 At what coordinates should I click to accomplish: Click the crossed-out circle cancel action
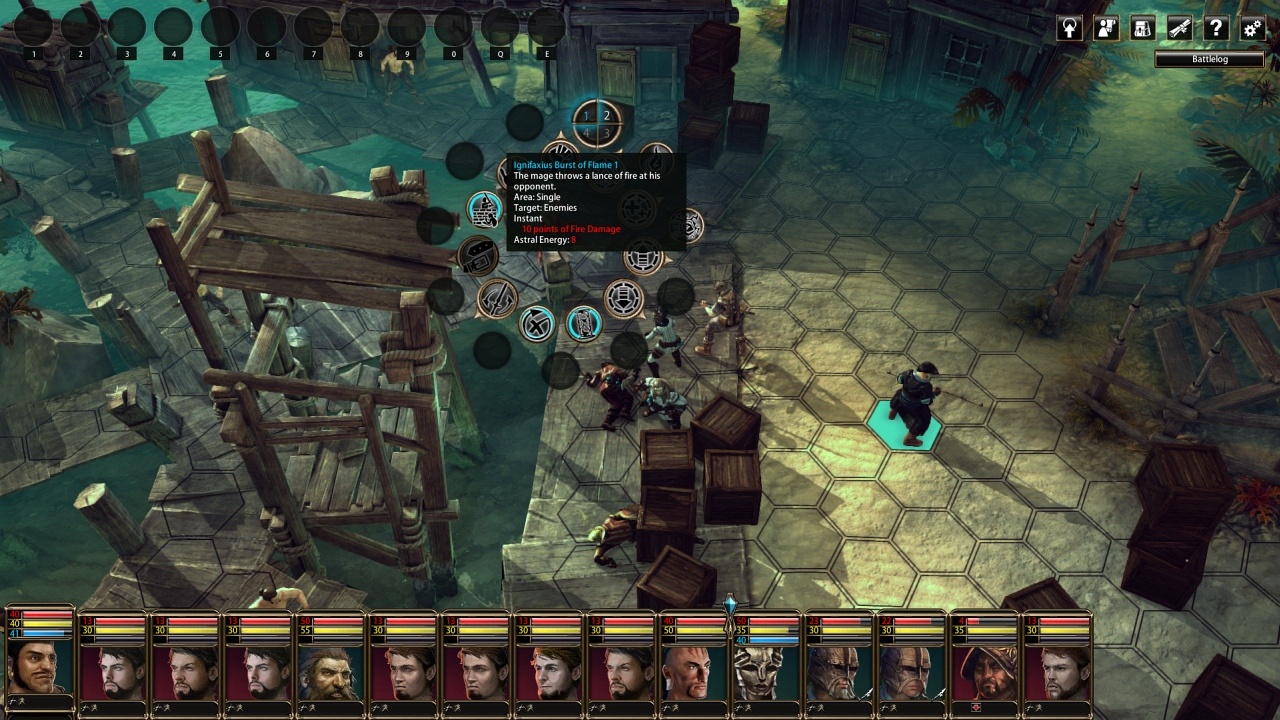pyautogui.click(x=537, y=323)
